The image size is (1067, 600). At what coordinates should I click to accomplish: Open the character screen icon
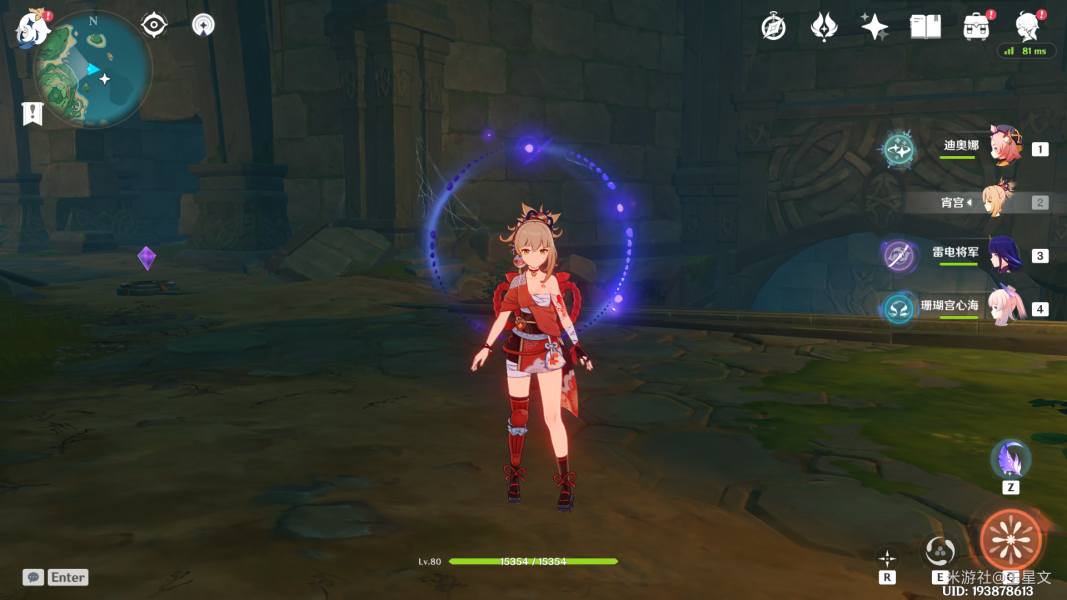[x=1027, y=26]
